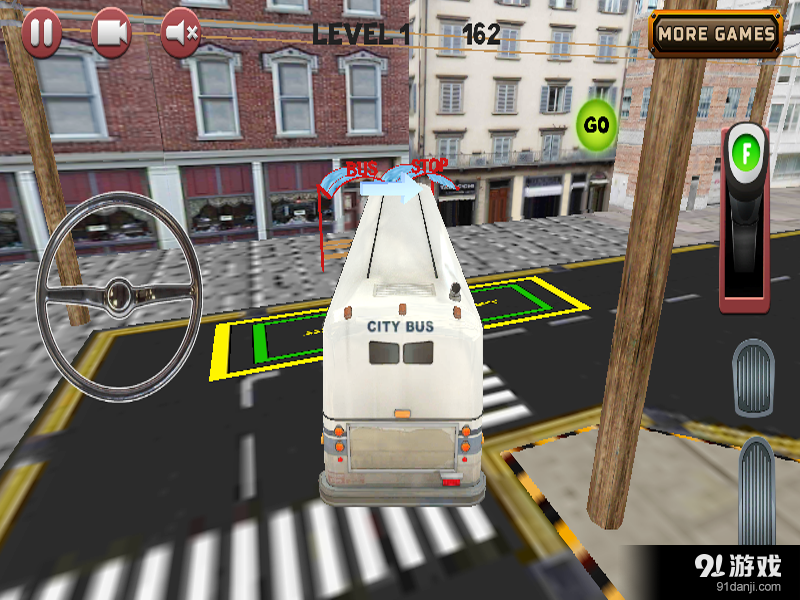Click the steering wheel control
The width and height of the screenshot is (800, 600).
coord(118,295)
